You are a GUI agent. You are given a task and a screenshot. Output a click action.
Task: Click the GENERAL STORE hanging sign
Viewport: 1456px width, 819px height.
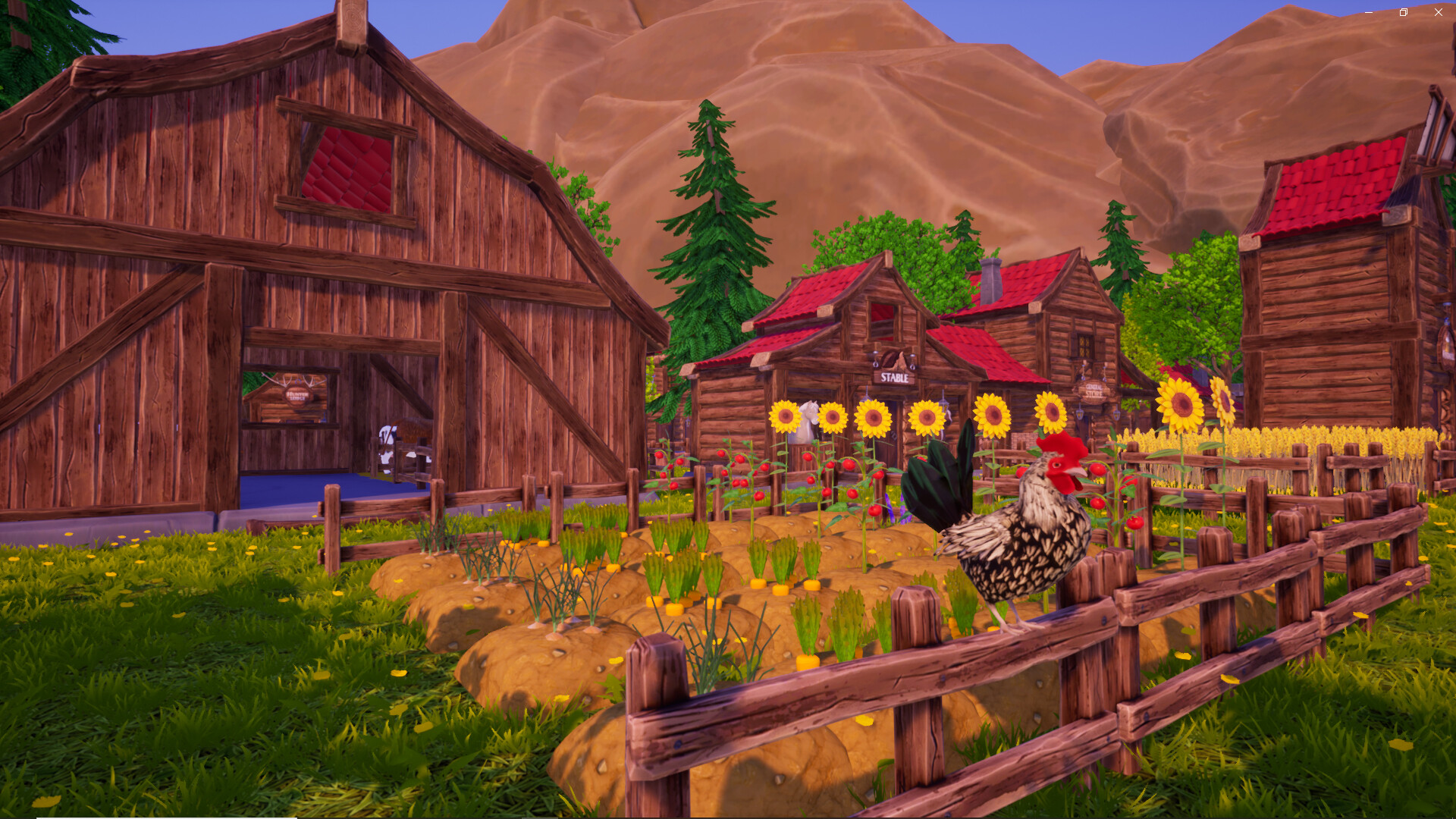[1093, 391]
